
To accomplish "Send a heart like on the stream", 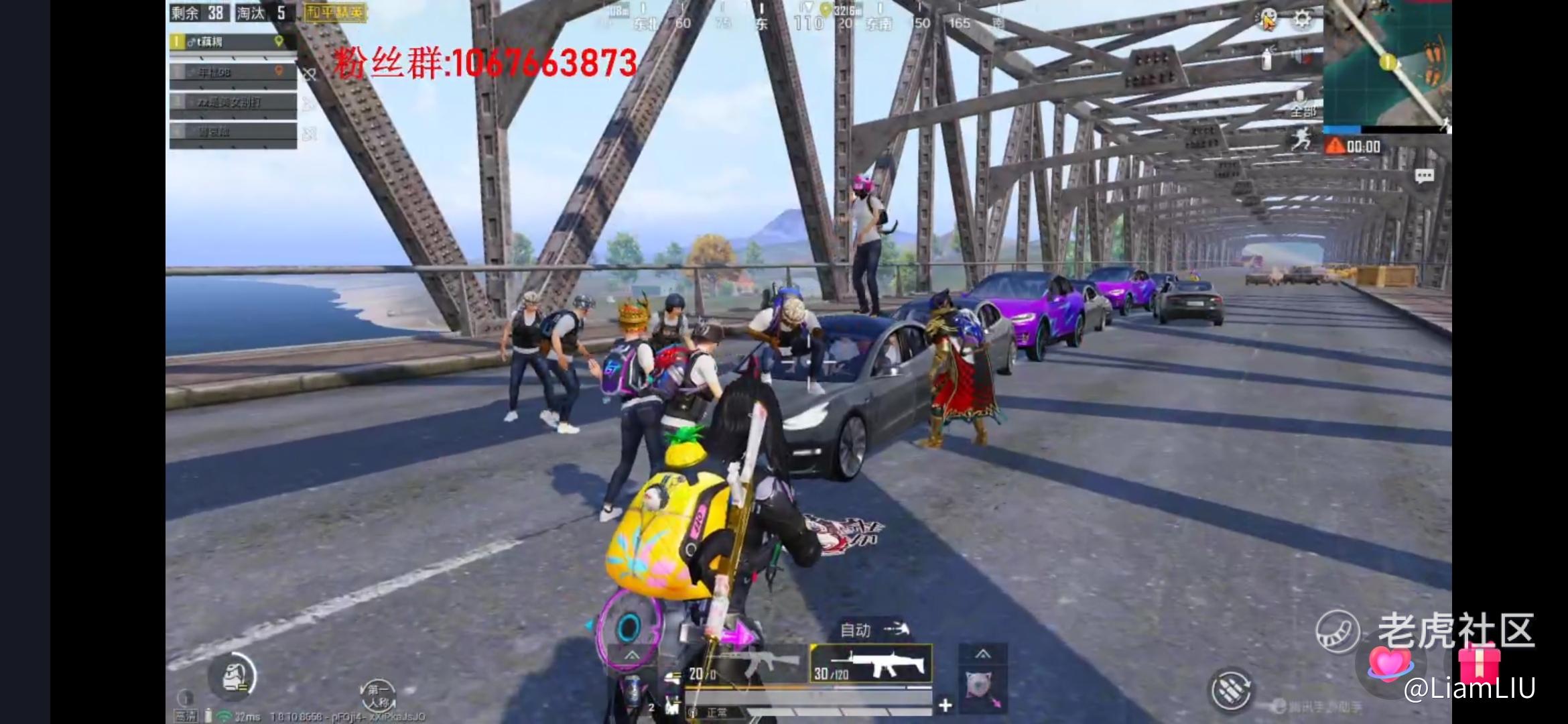I will 1388,663.
